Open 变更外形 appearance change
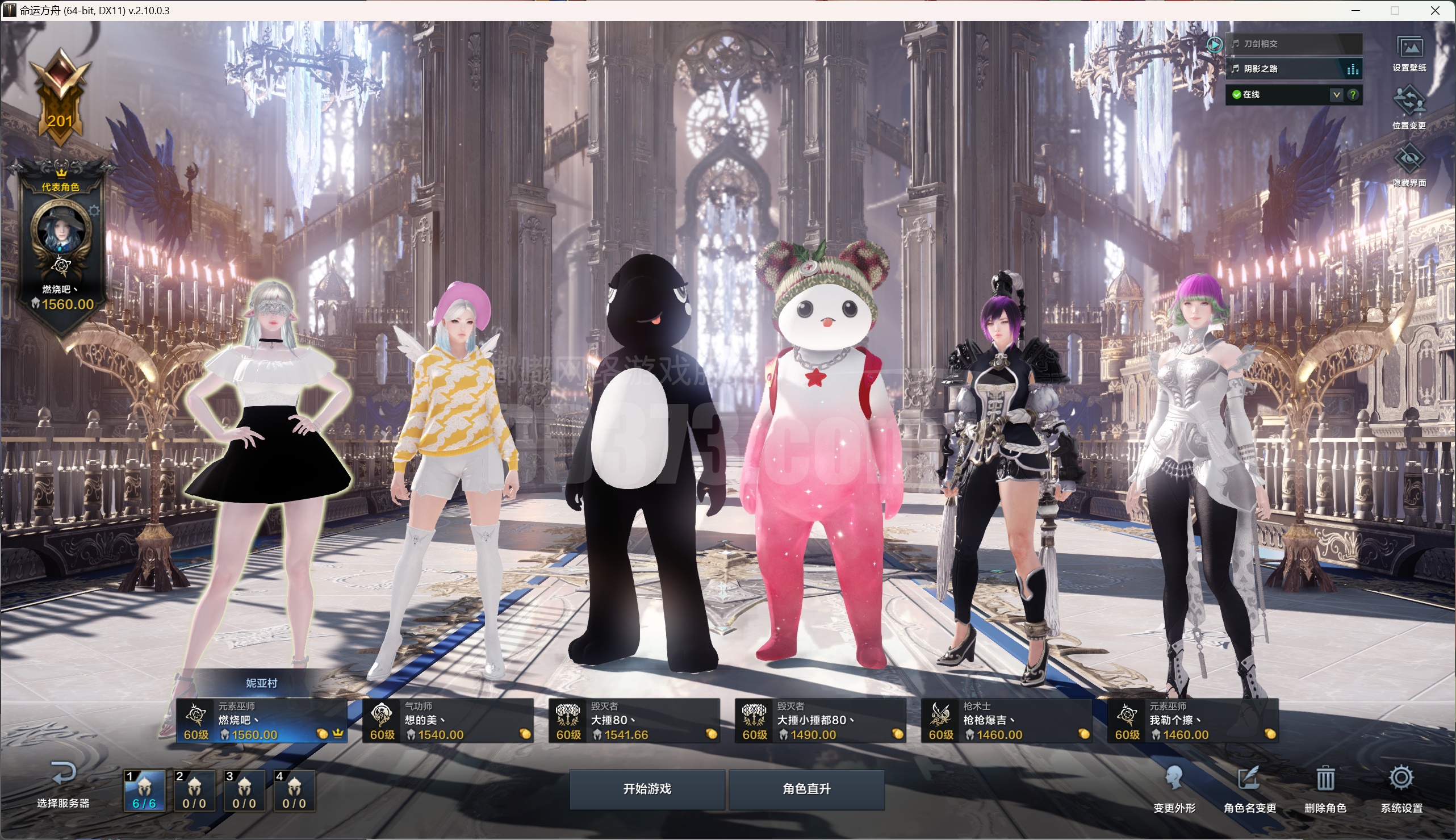This screenshot has height=840, width=1456. 1174,788
